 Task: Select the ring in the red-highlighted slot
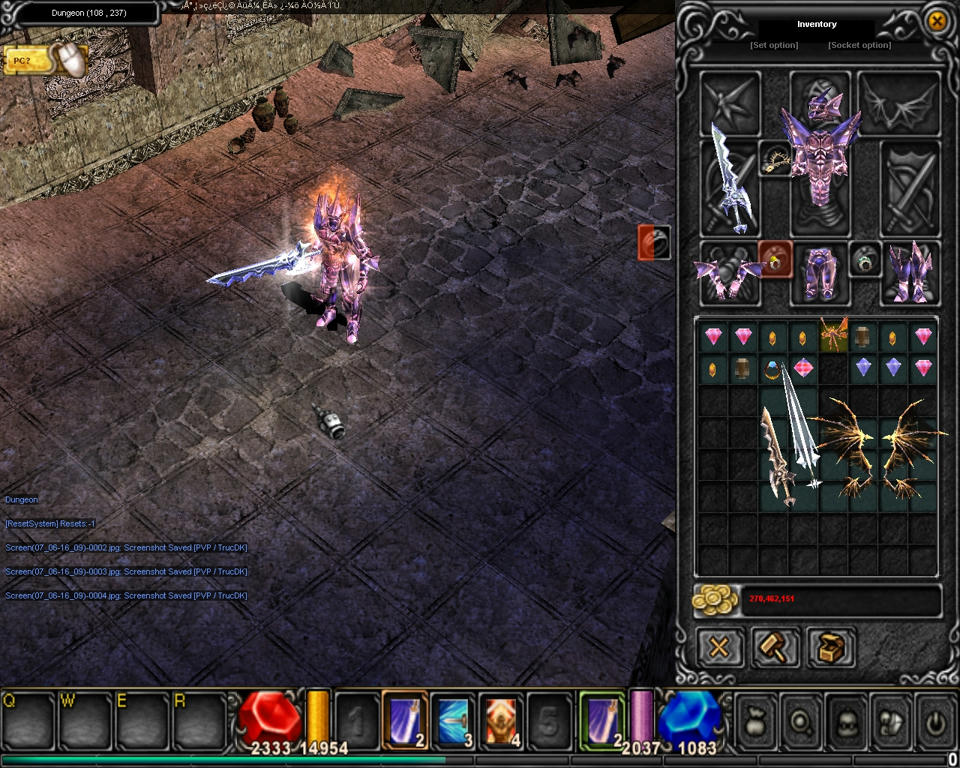pos(775,258)
